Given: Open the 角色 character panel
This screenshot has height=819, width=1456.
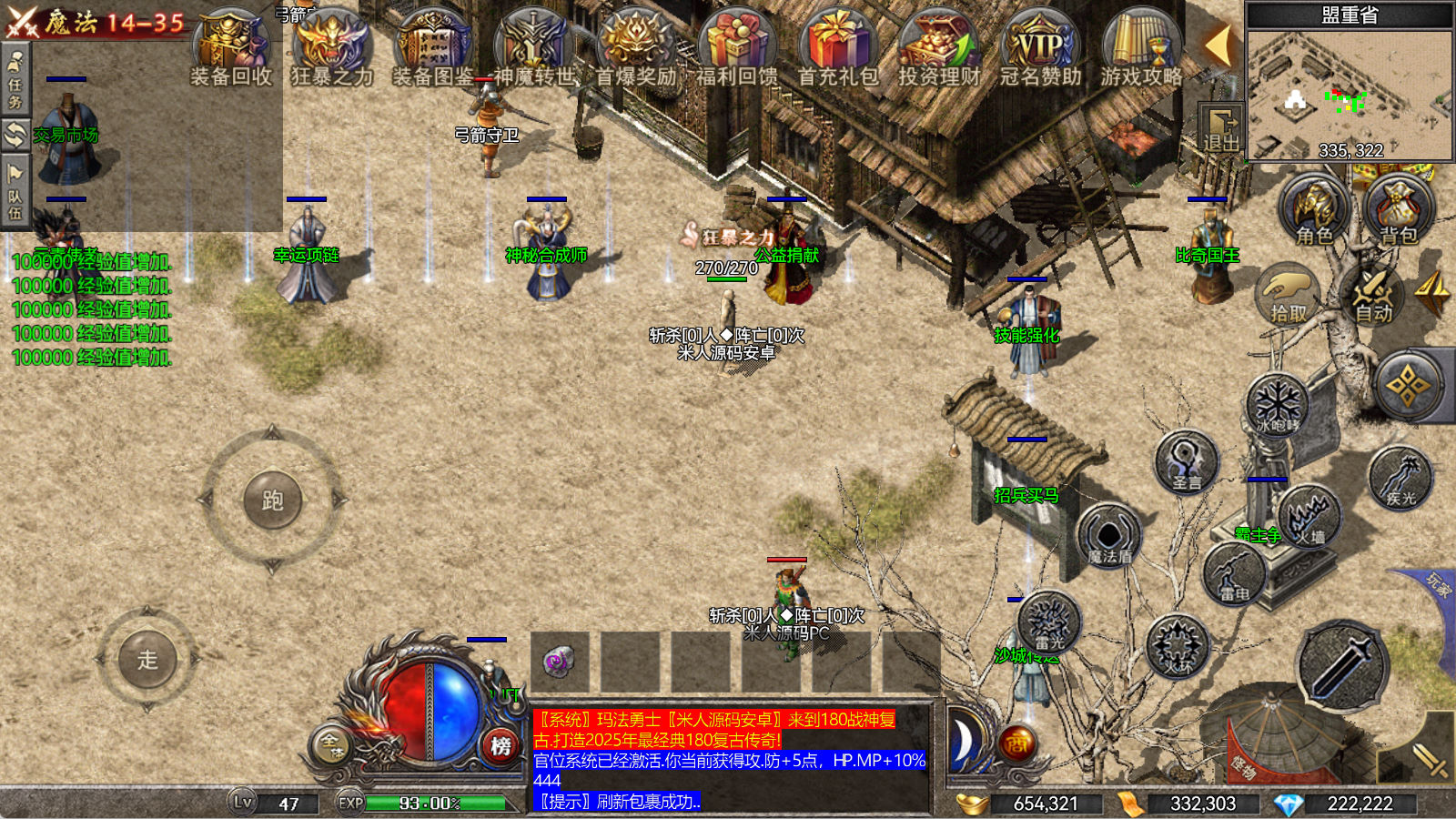Looking at the screenshot, I should [1313, 211].
